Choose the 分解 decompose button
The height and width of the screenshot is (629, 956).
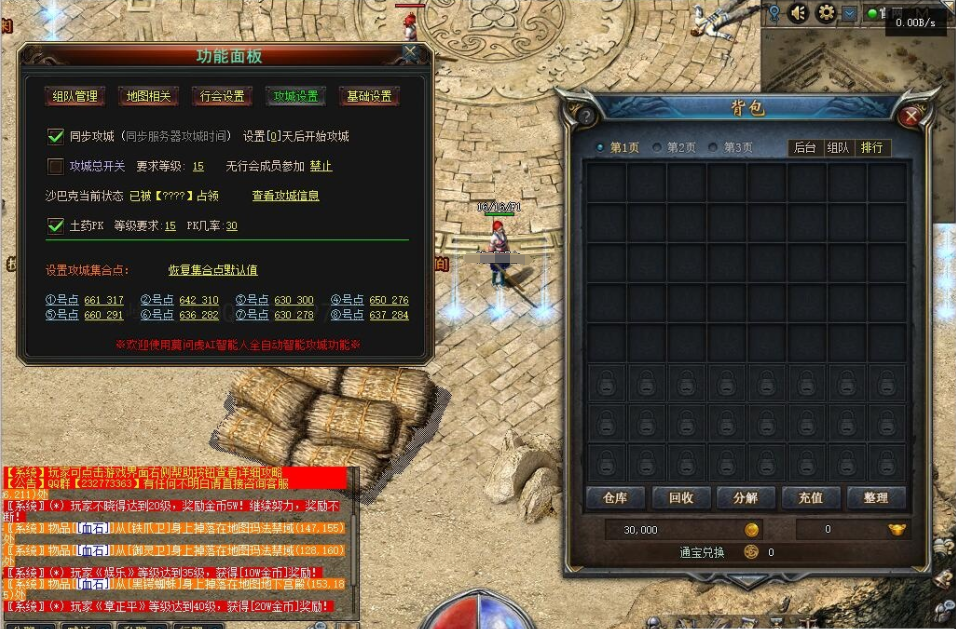(746, 497)
